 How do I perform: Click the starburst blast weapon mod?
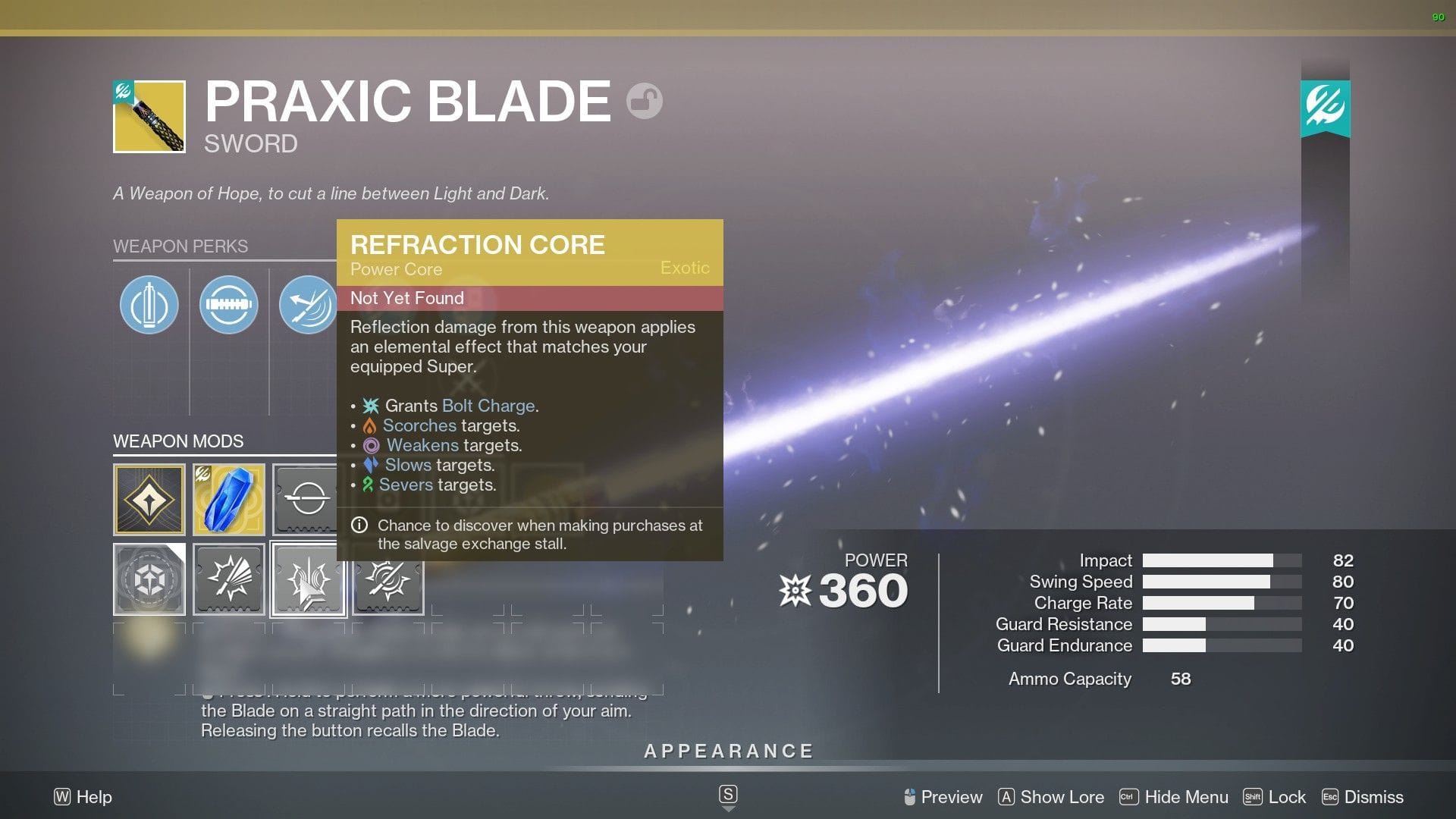coord(228,579)
